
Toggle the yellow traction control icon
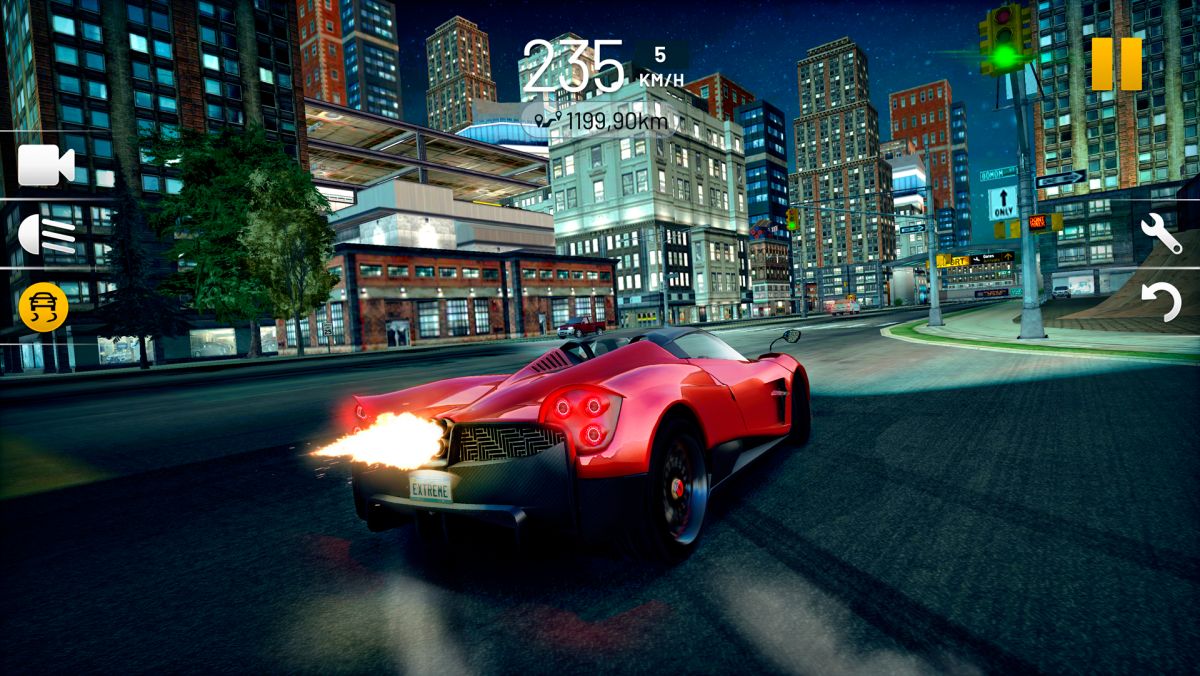click(x=44, y=307)
